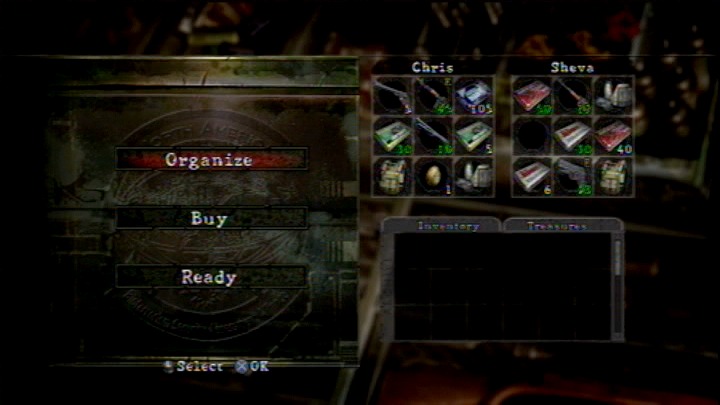Select Chris's green ammo box with 30 rounds
Screen dimensions: 720x405
click(x=392, y=136)
